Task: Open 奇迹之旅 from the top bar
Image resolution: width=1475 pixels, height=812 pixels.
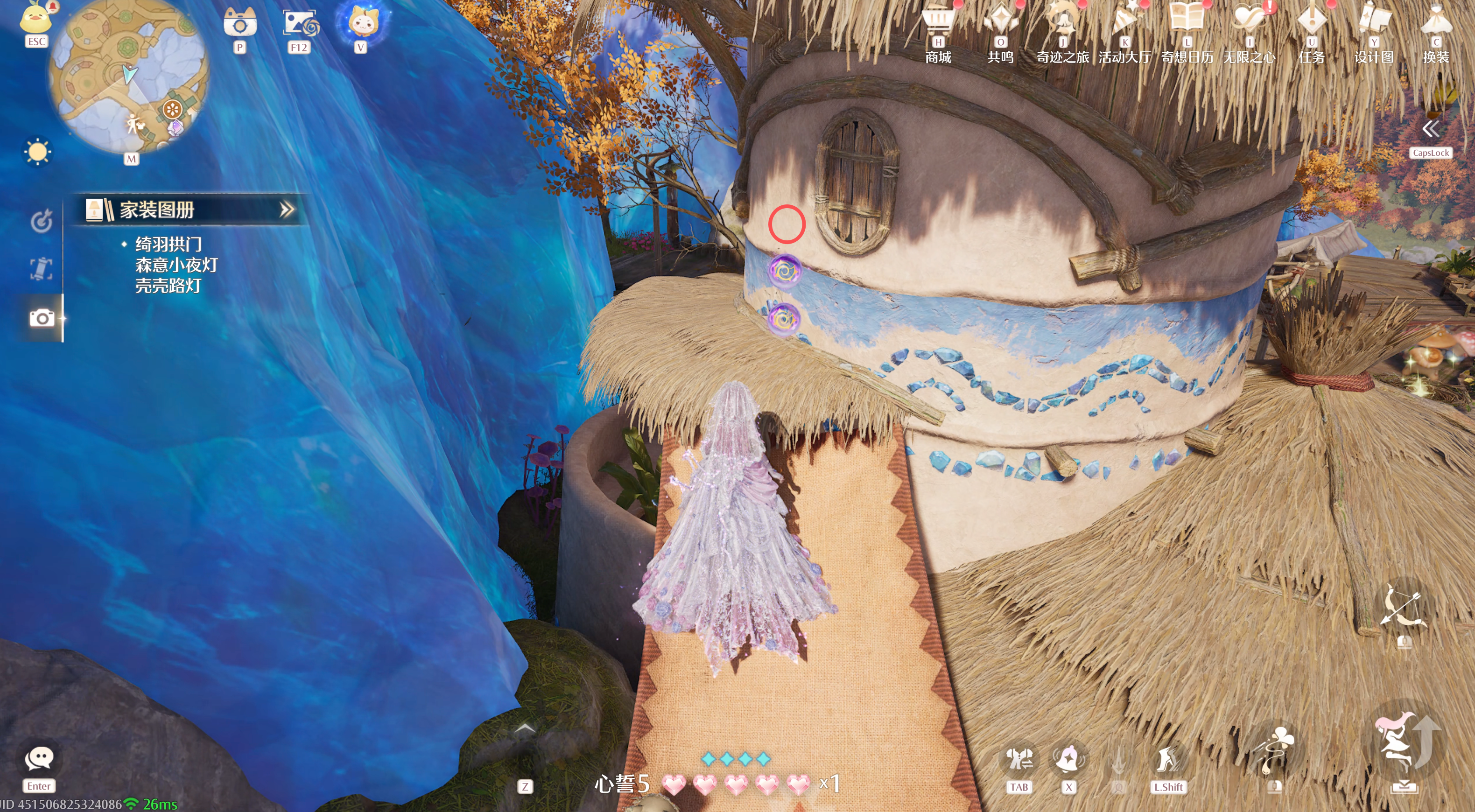Action: click(x=1063, y=23)
